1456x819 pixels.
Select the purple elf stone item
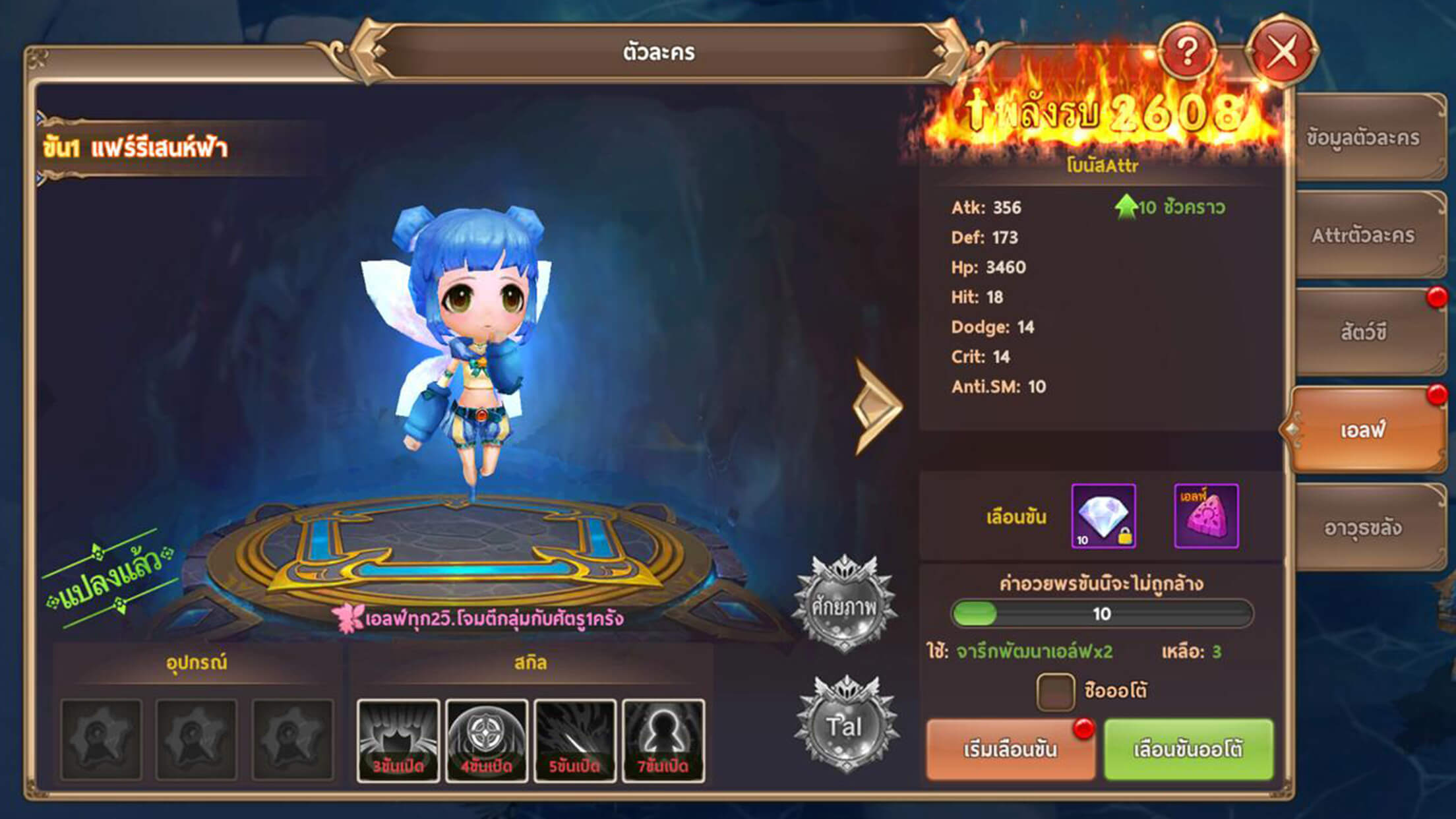point(1206,516)
